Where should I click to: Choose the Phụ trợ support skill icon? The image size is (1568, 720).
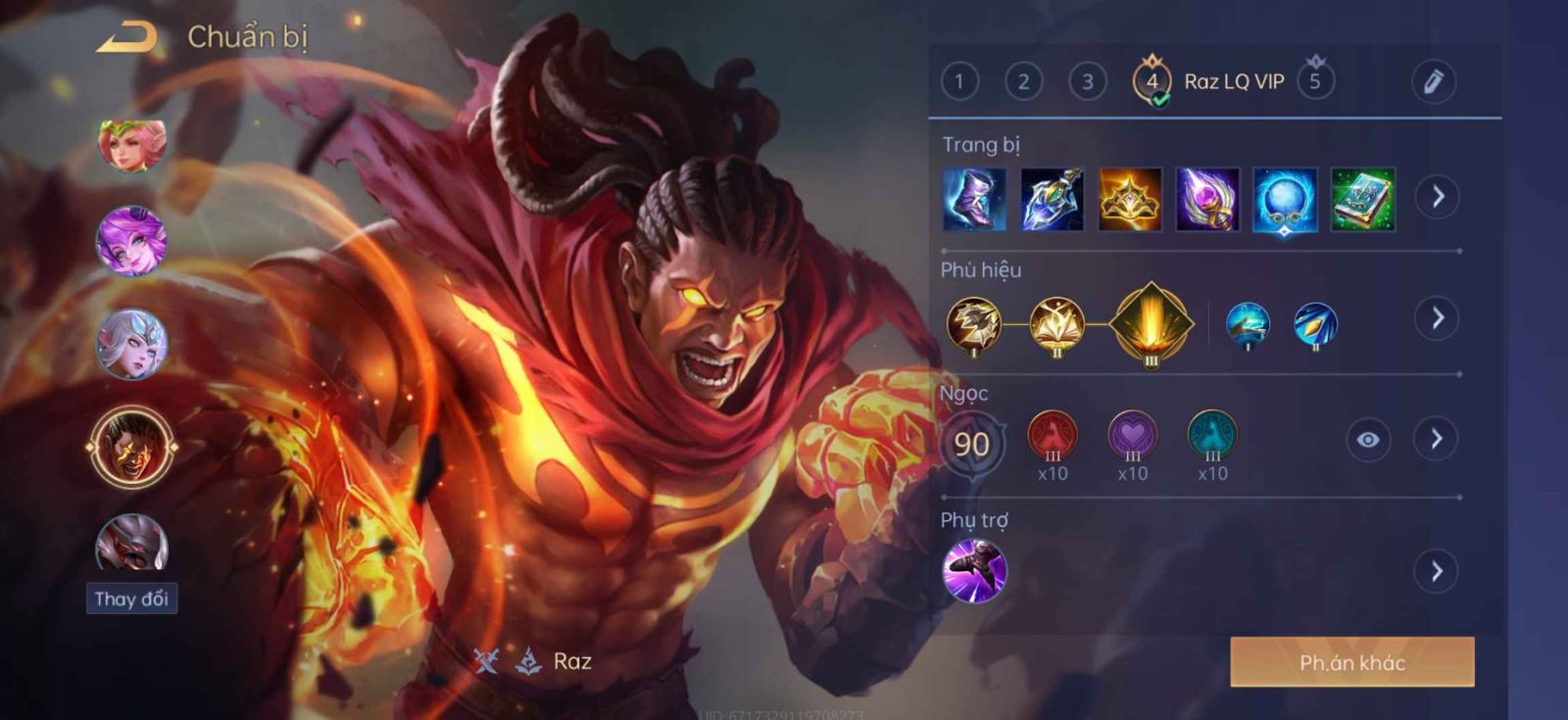pos(974,571)
